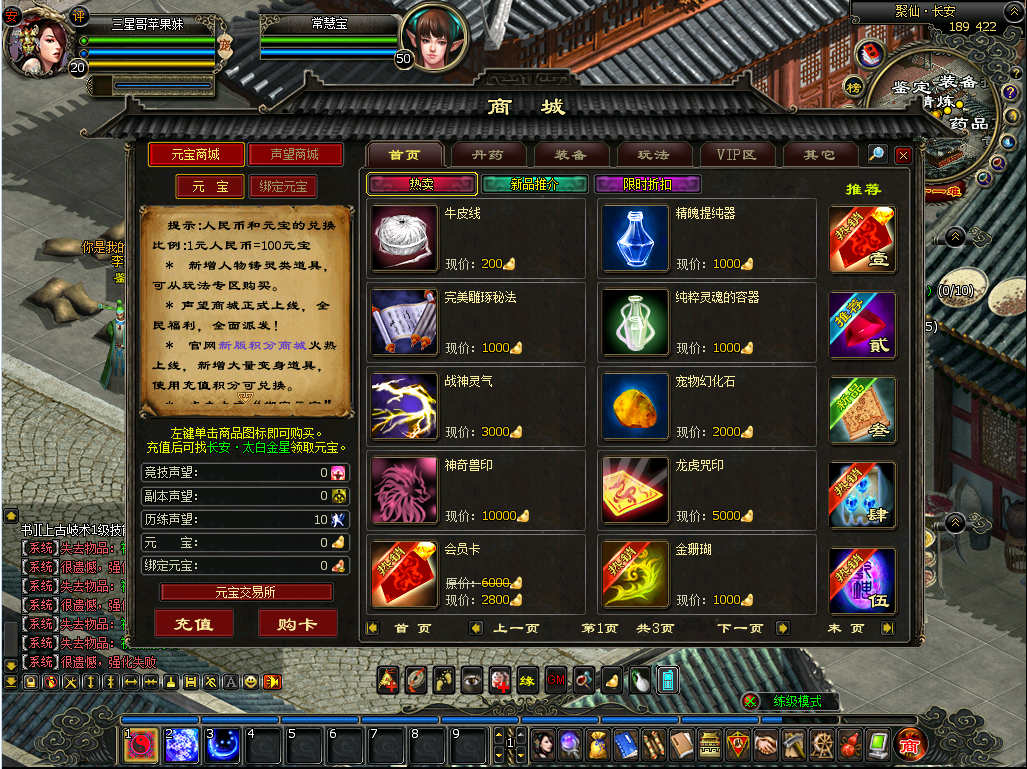Close the shop window
The image size is (1027, 769).
point(903,155)
